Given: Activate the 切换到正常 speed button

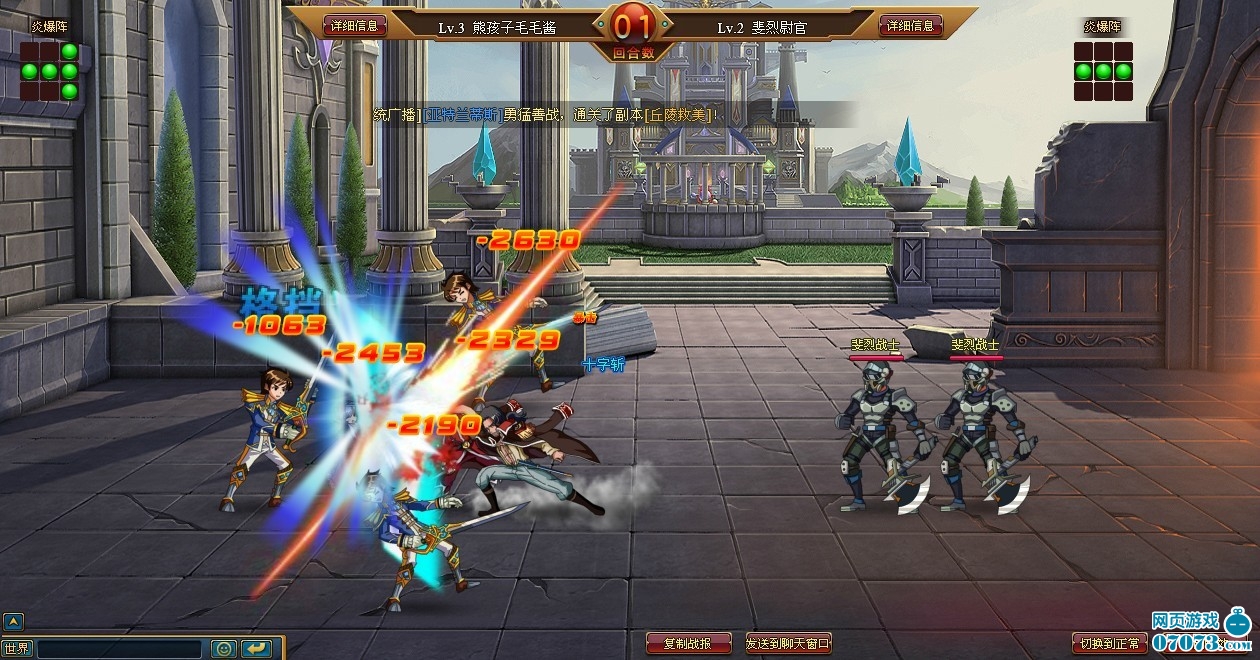Looking at the screenshot, I should click(x=1109, y=642).
